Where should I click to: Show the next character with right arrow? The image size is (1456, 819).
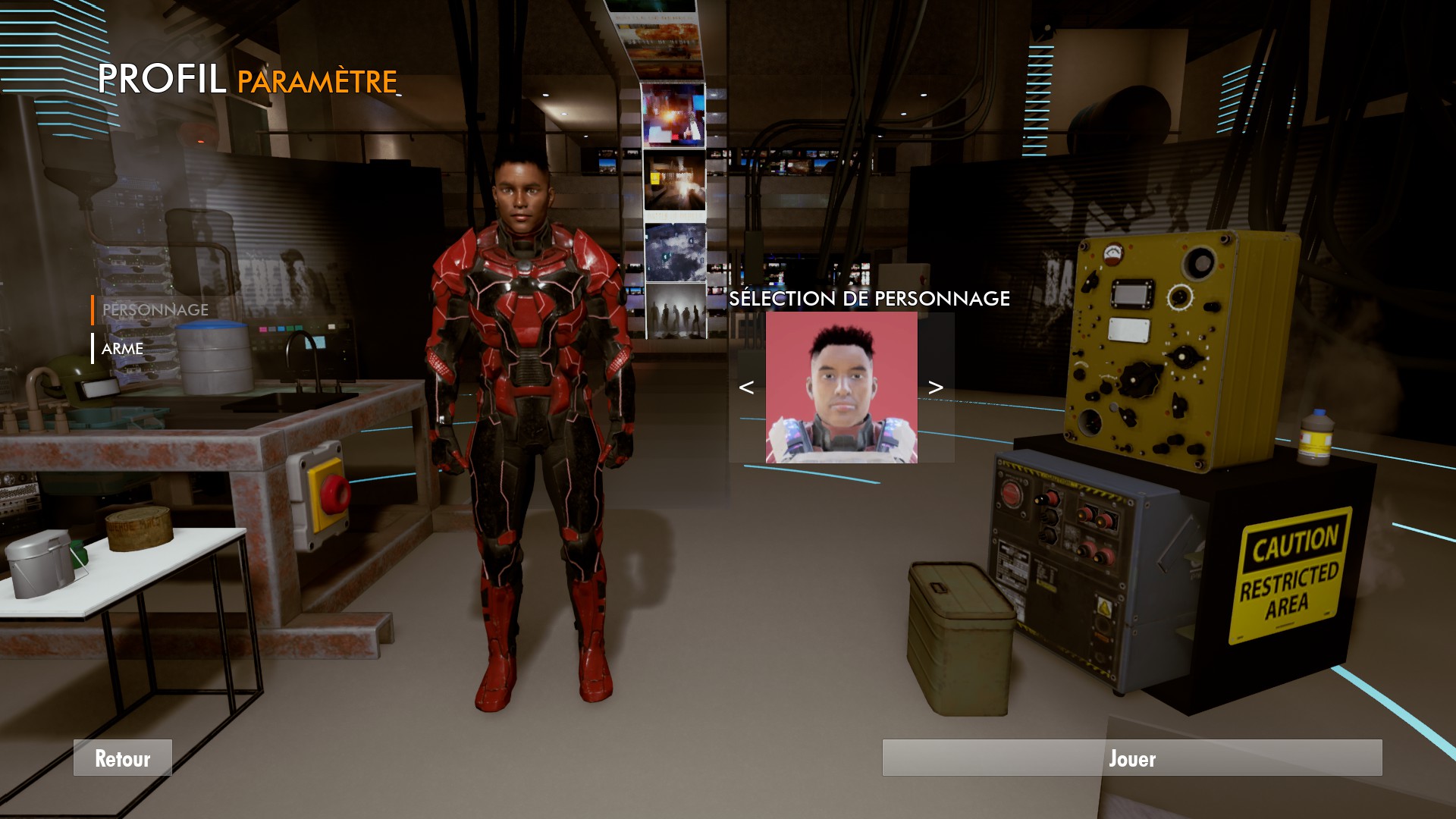(x=936, y=388)
